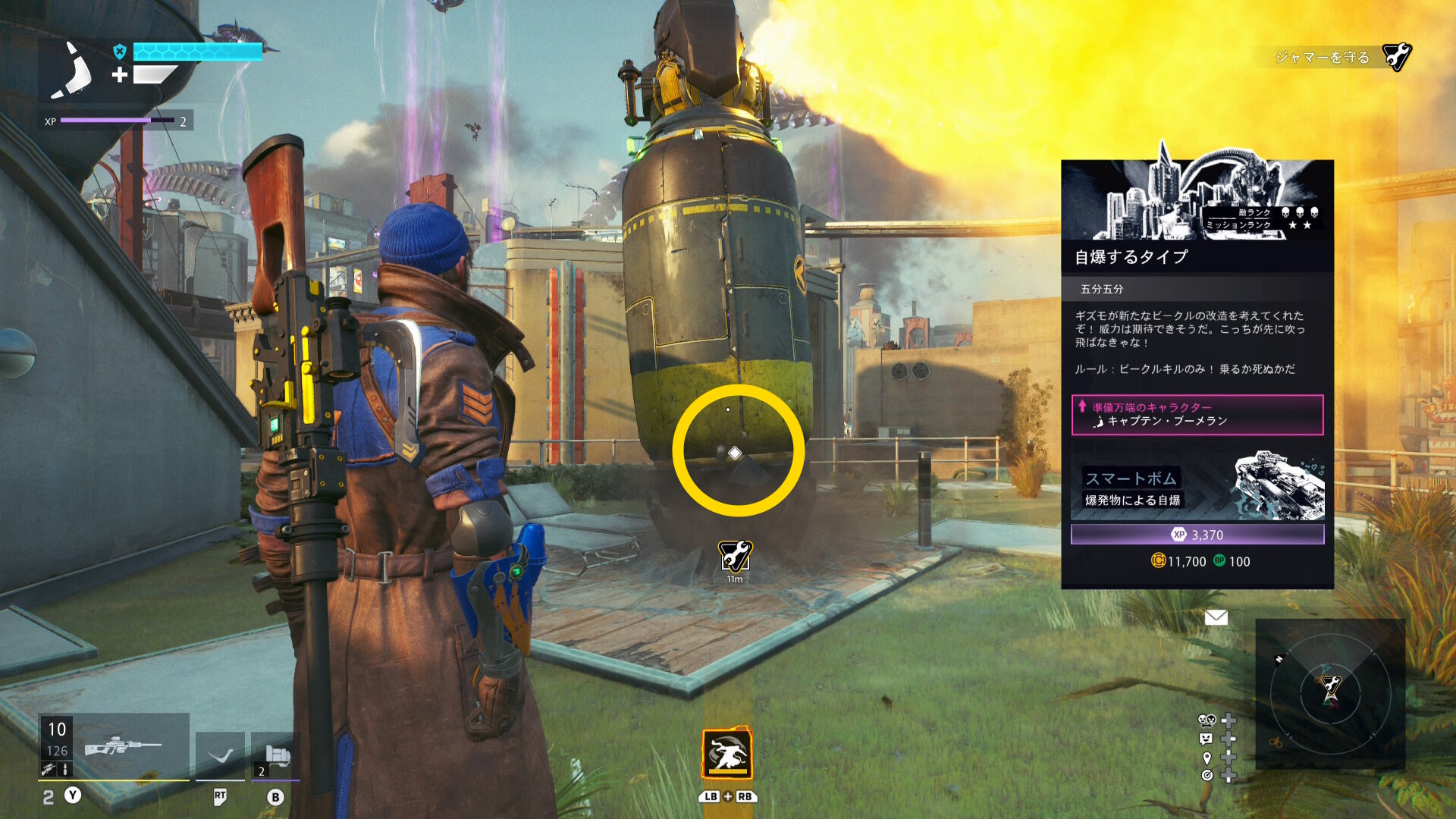Open the envelope mail notification
Image resolution: width=1456 pixels, height=819 pixels.
click(x=1216, y=617)
